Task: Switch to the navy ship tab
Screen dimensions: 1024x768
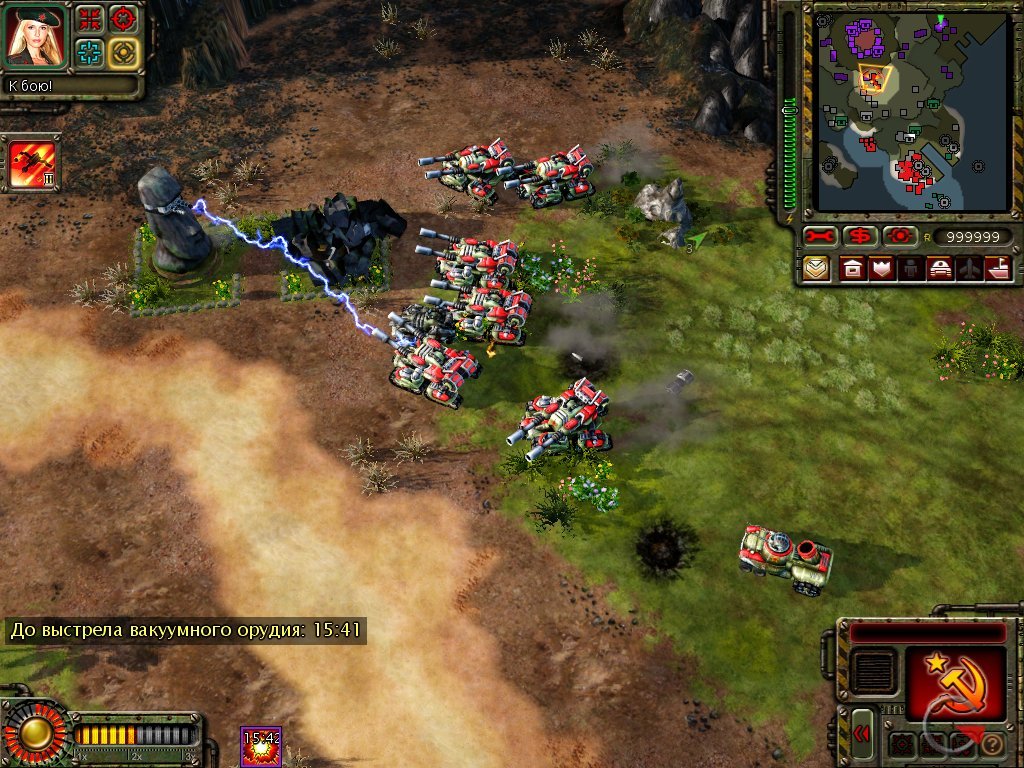Action: (999, 269)
